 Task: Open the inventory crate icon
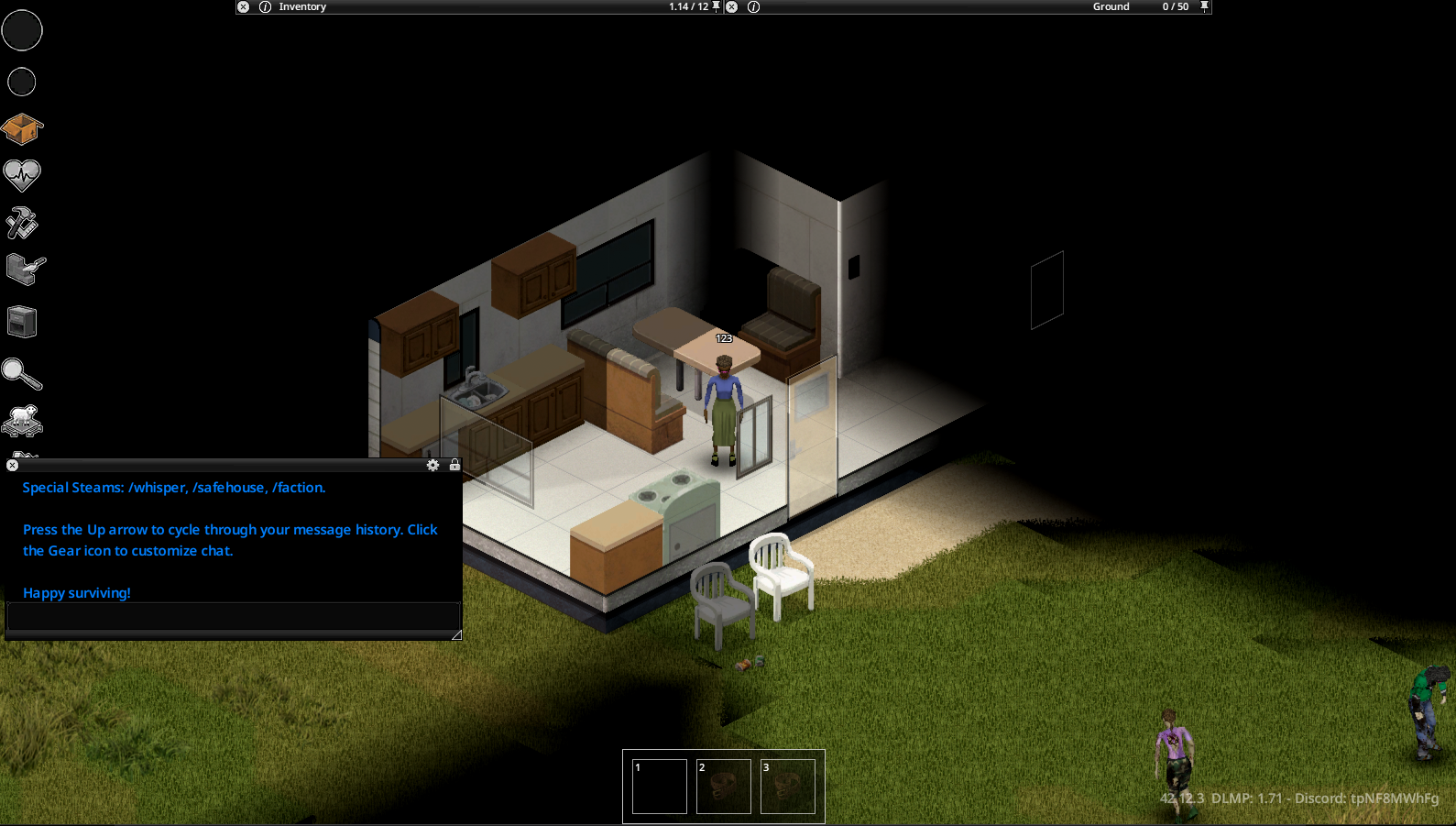22,129
